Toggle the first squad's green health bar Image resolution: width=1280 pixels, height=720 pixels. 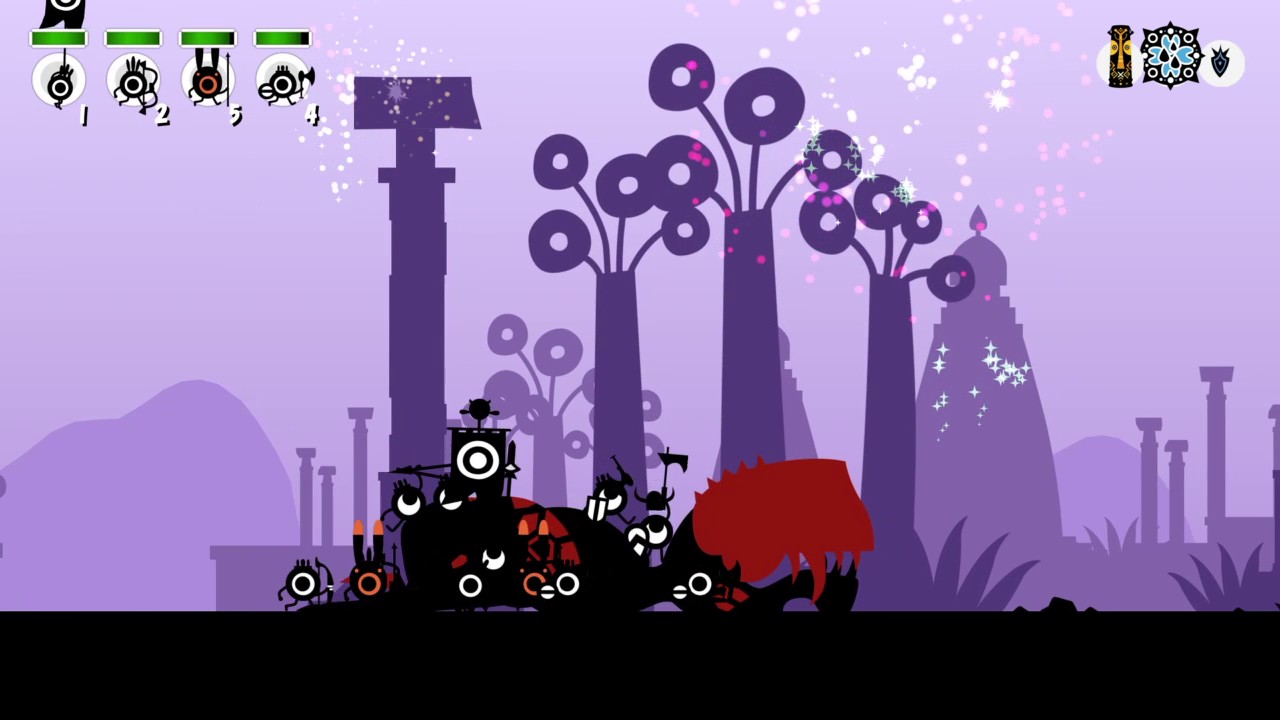[59, 37]
